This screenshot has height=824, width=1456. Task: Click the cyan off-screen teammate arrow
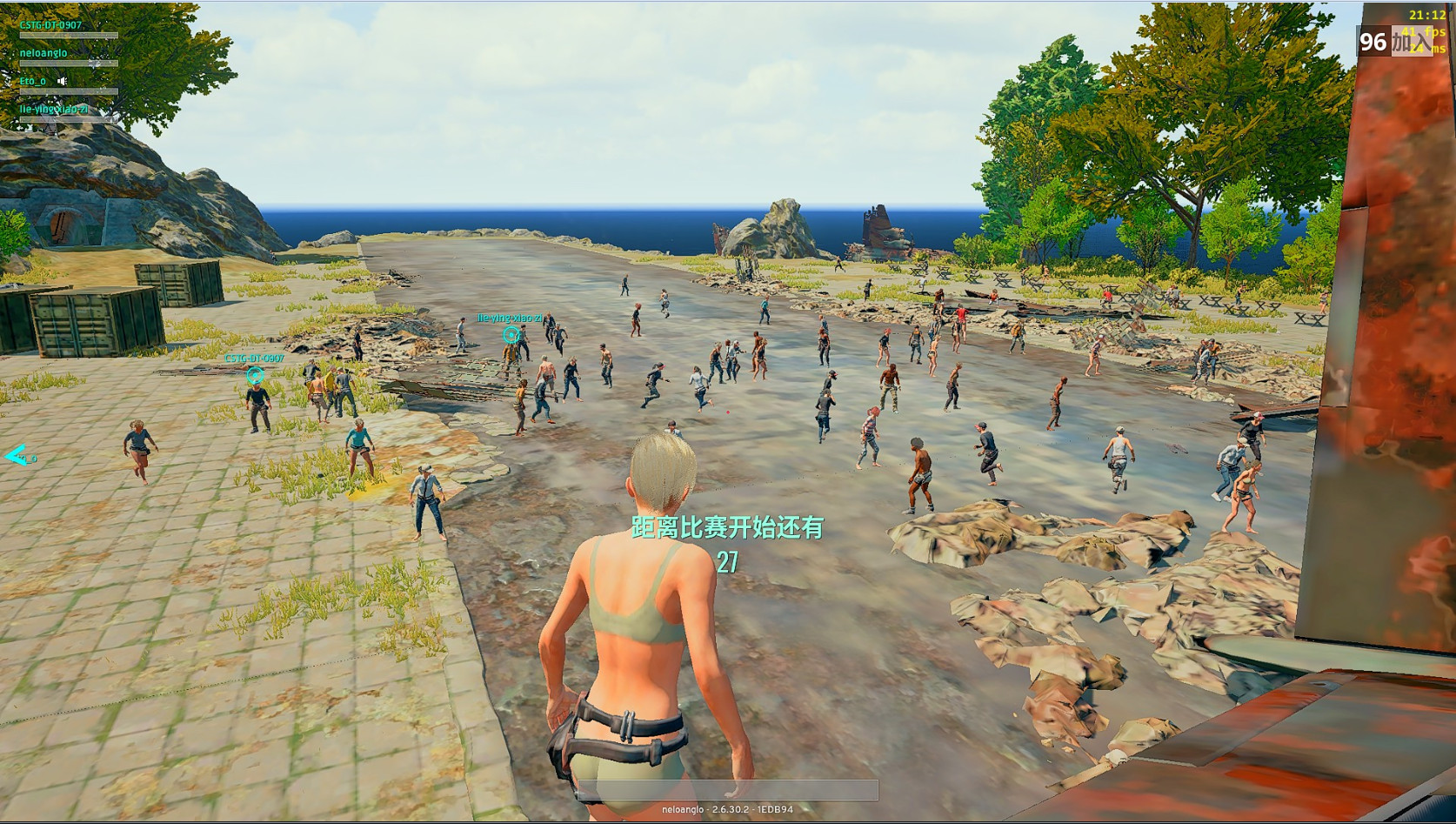pos(16,455)
